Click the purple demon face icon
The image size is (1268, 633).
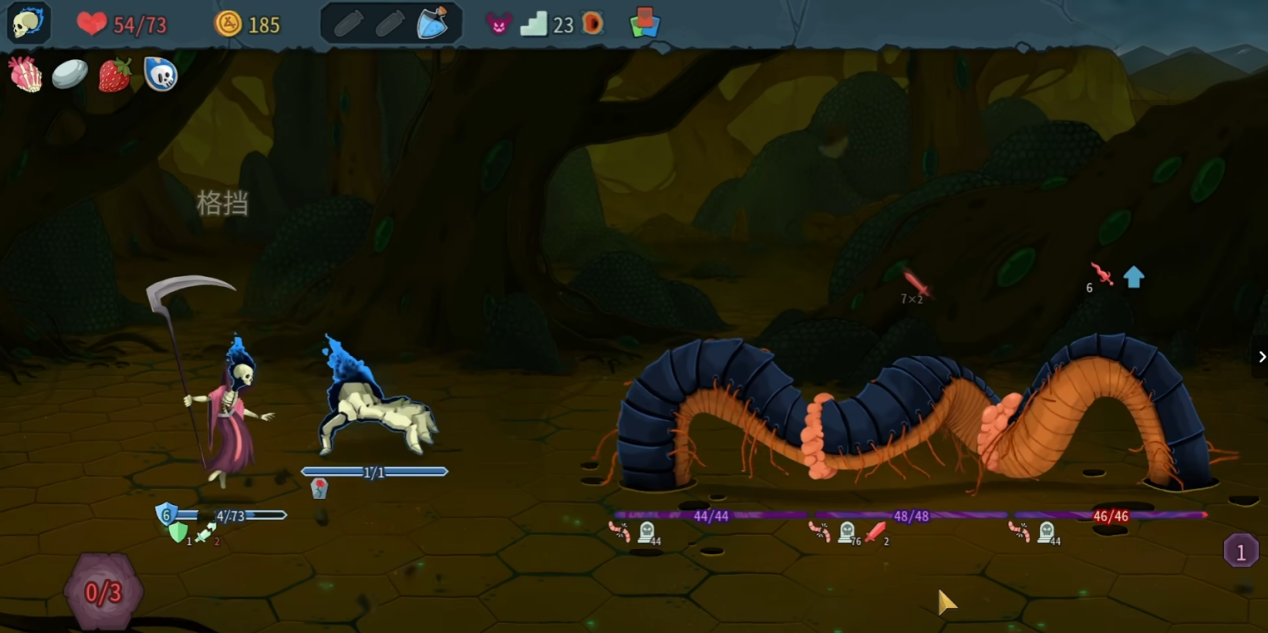pos(498,24)
